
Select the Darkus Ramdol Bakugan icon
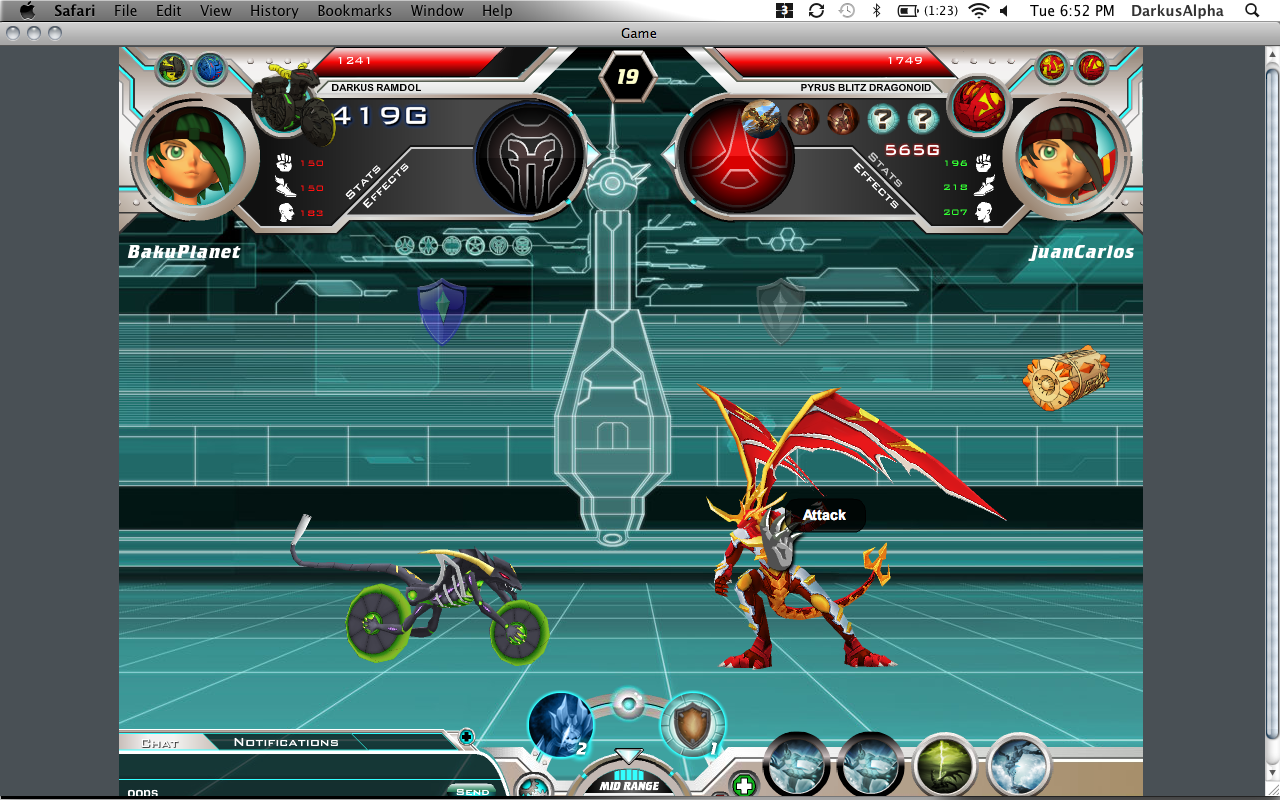point(291,103)
